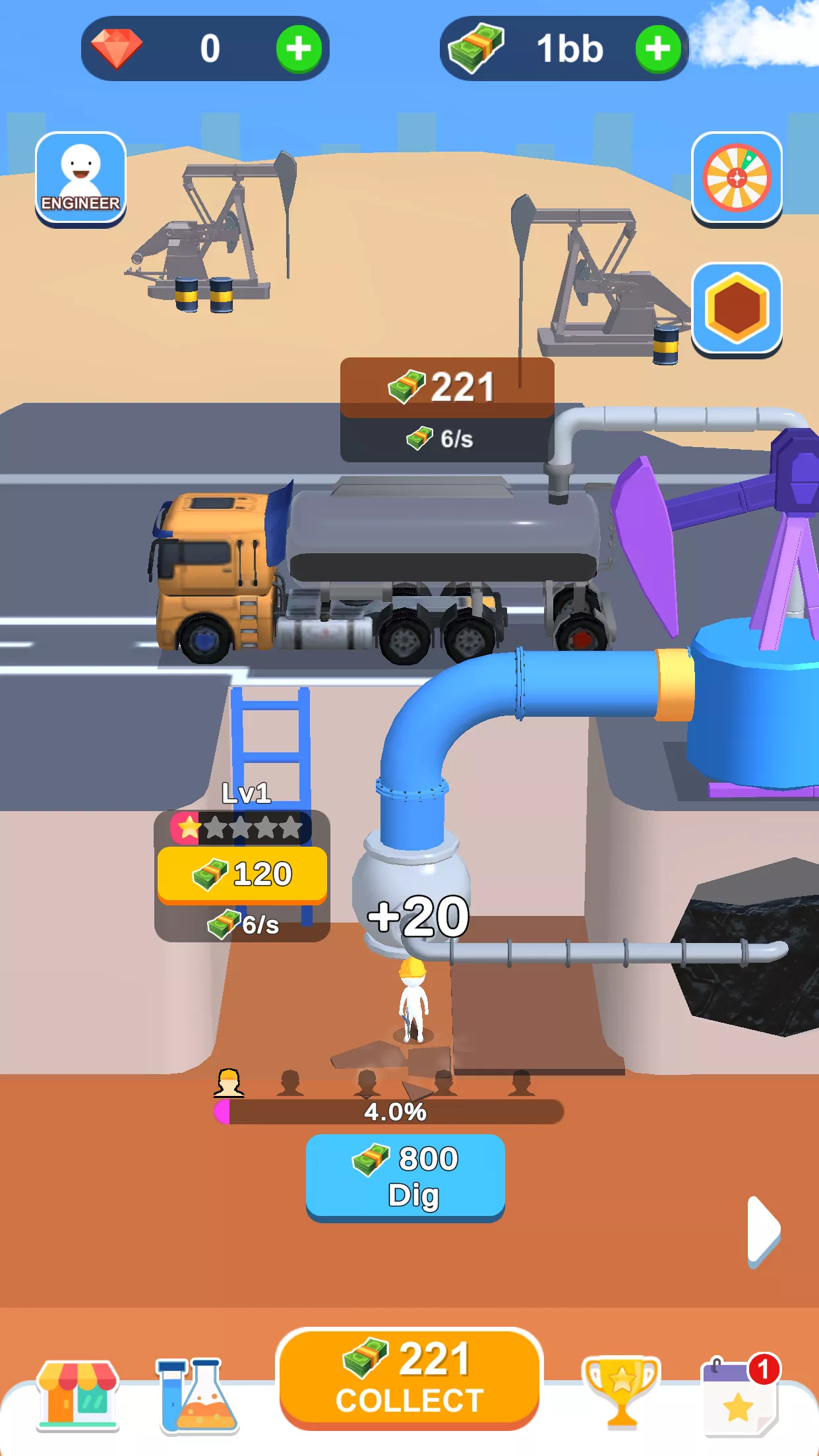Screen dimensions: 819x1456
Task: Add more cash with the plus button
Action: pyautogui.click(x=657, y=49)
